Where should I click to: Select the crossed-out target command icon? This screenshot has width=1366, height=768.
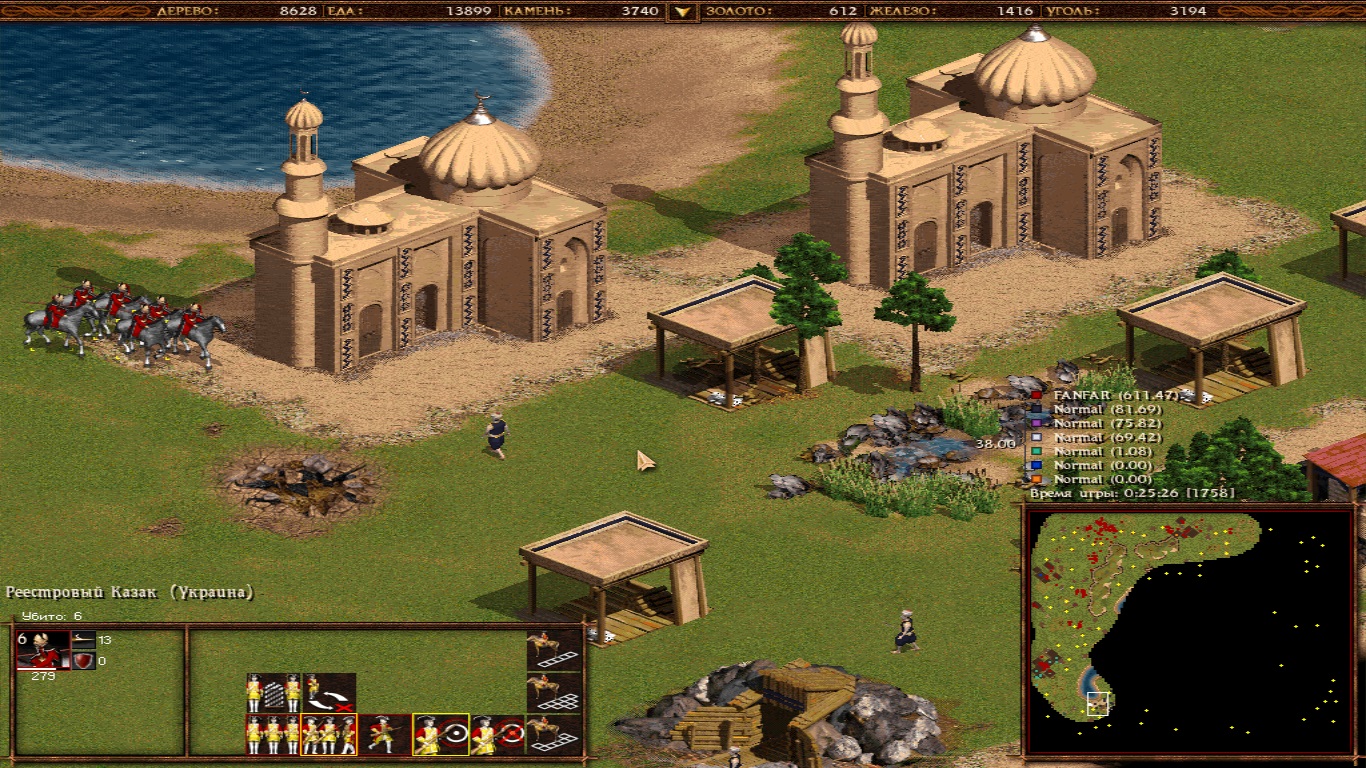click(x=497, y=735)
